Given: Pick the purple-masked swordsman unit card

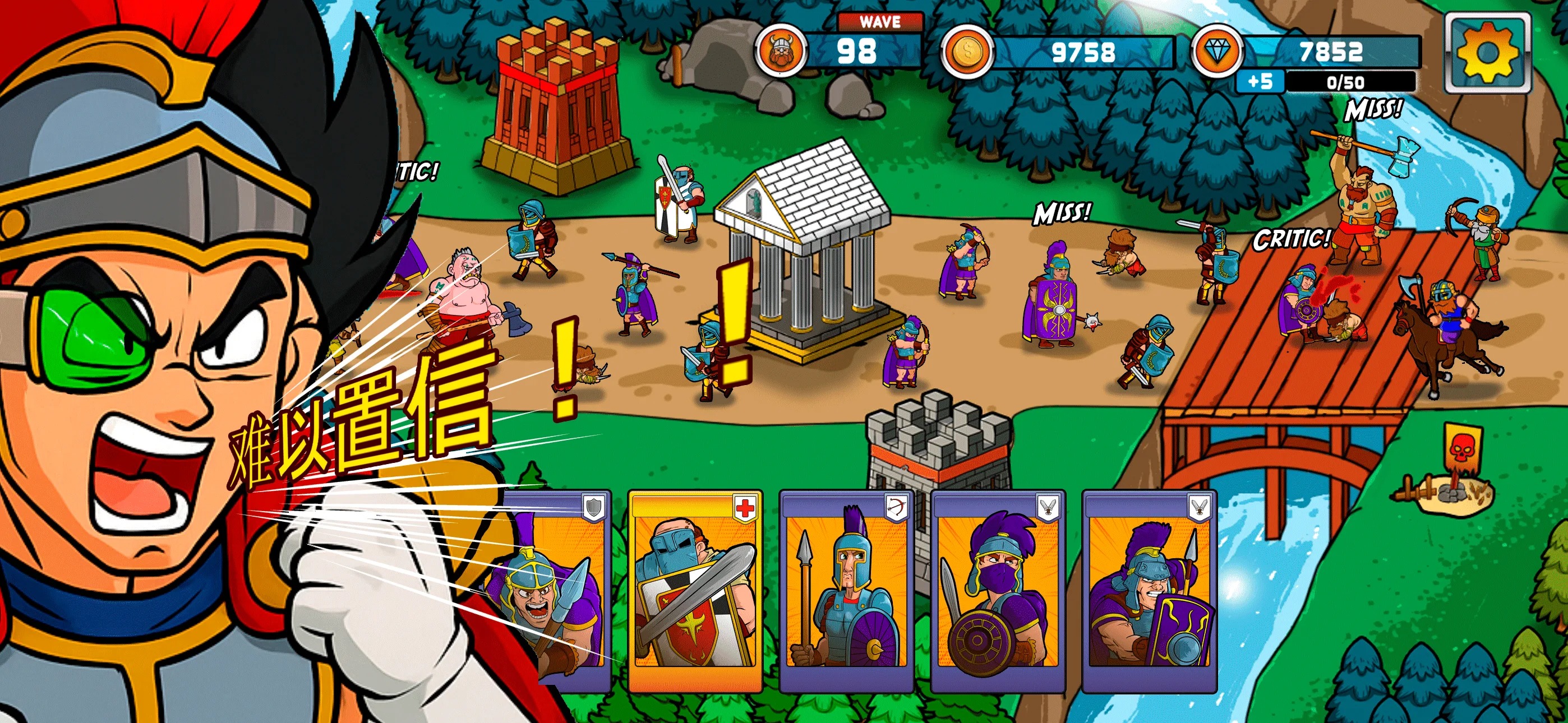Looking at the screenshot, I should point(997,591).
